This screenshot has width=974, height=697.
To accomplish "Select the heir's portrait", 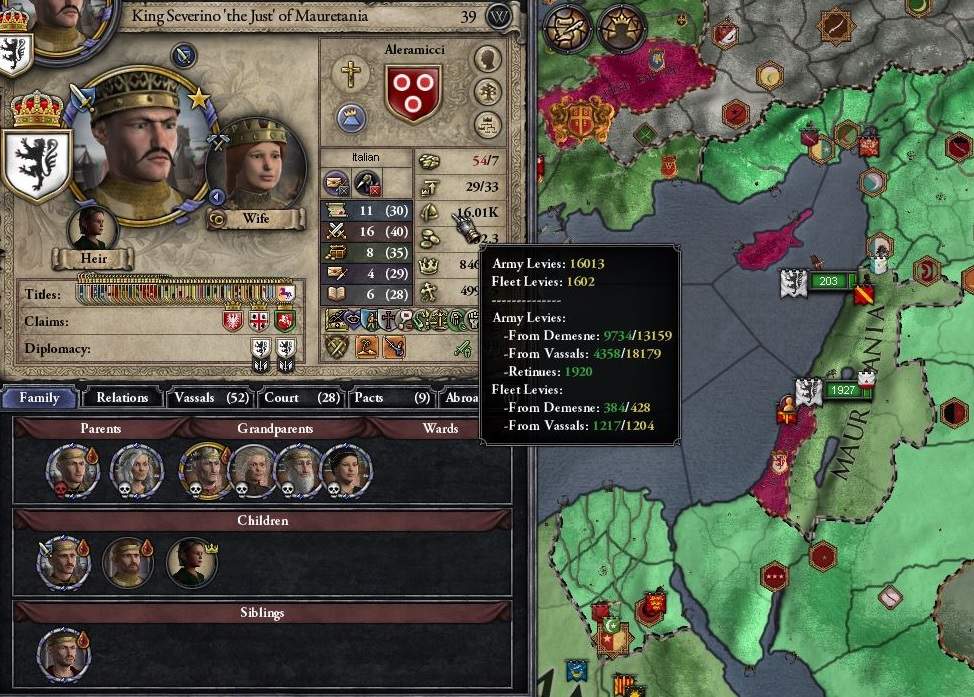I will [x=92, y=226].
